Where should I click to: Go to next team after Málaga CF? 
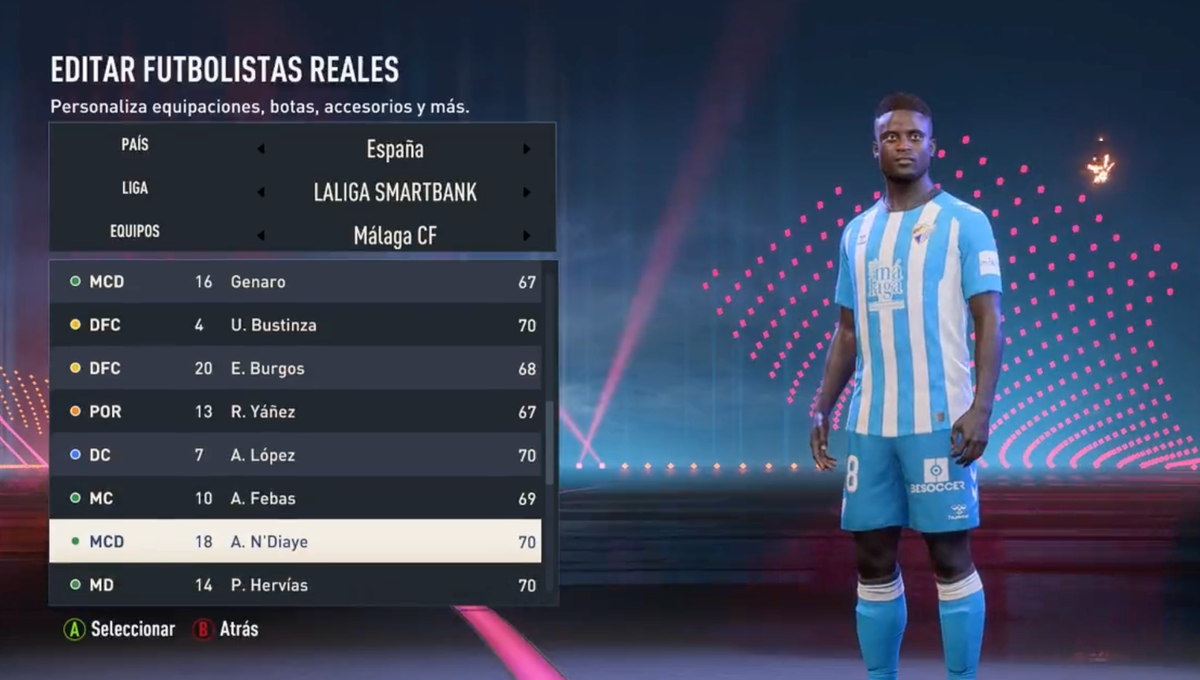526,236
